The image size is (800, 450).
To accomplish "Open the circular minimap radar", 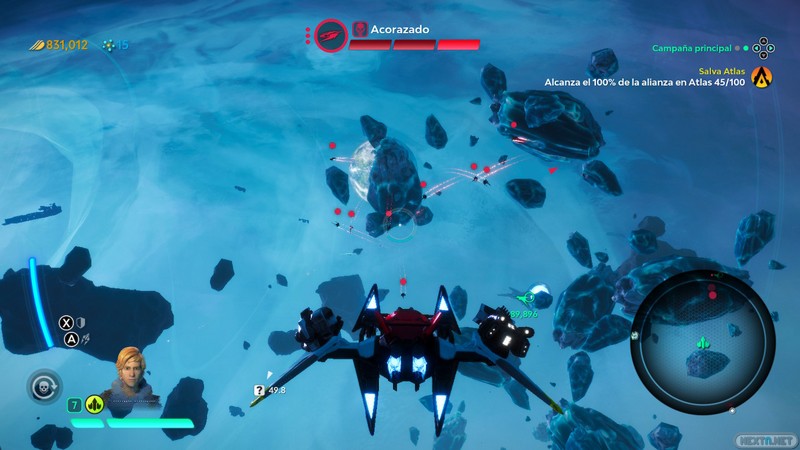I will [704, 335].
